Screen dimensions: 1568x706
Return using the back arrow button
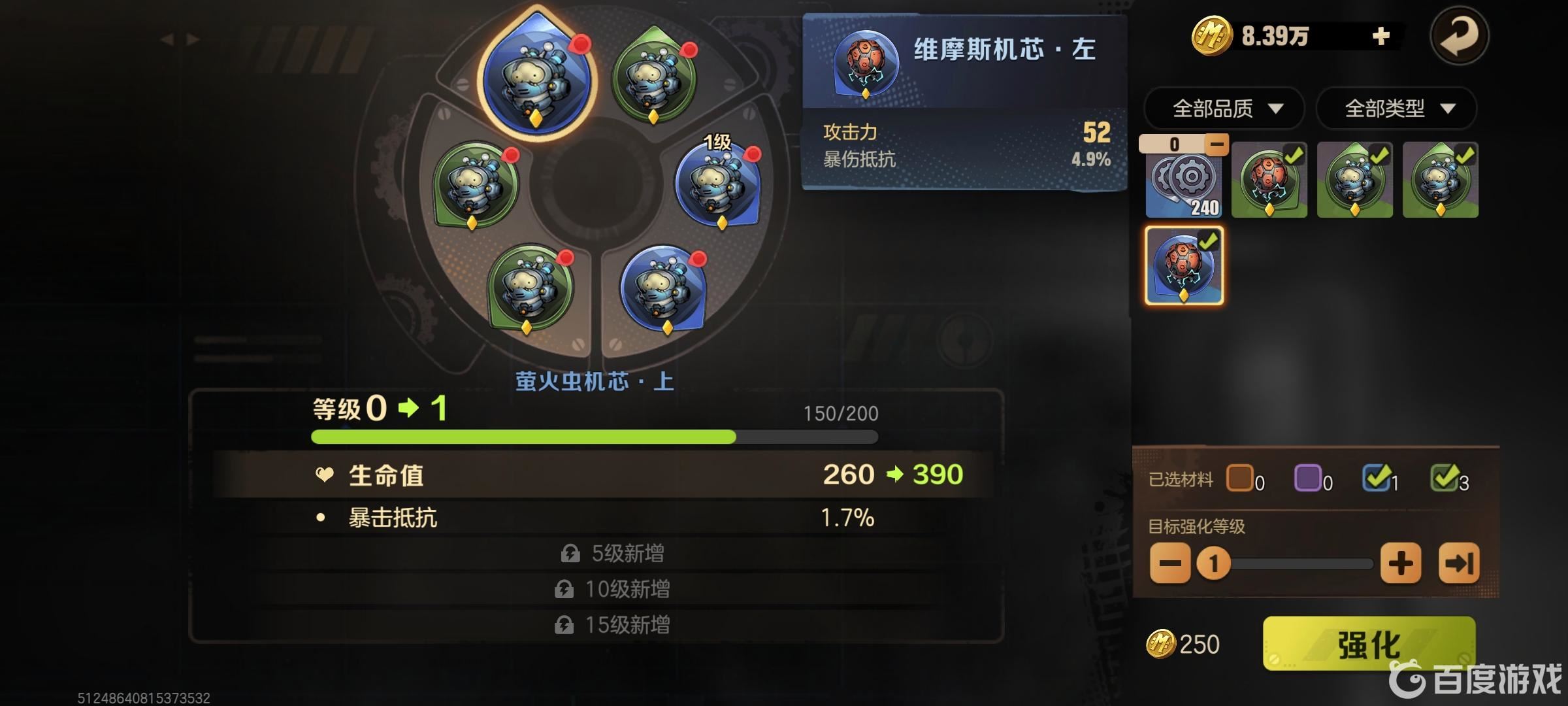pos(1459,35)
